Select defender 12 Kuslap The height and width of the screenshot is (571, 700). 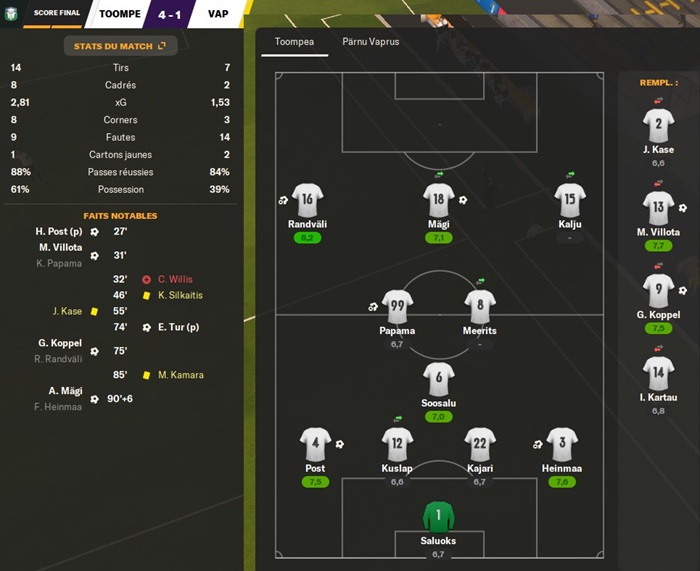pos(397,444)
